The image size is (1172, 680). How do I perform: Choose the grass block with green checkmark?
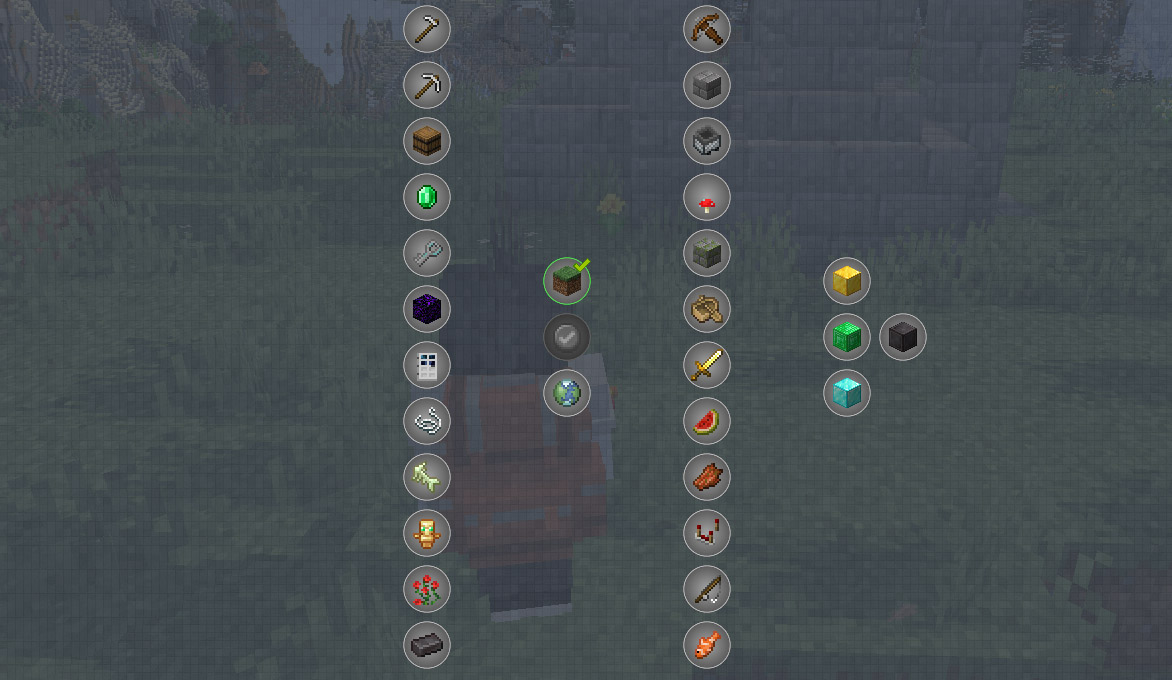point(567,281)
